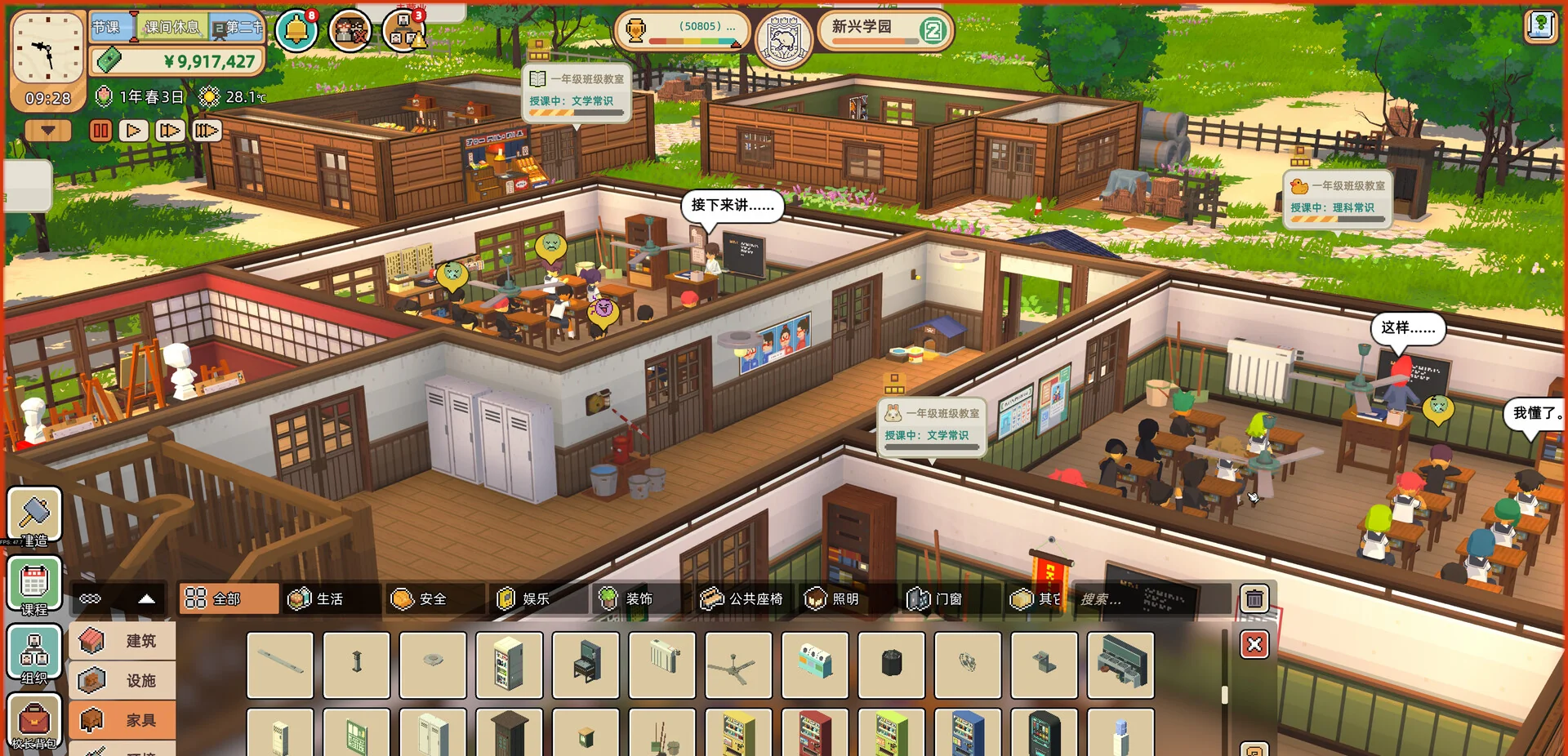Image resolution: width=1568 pixels, height=756 pixels.
Task: Open the staff organization alert icon
Action: 403,32
